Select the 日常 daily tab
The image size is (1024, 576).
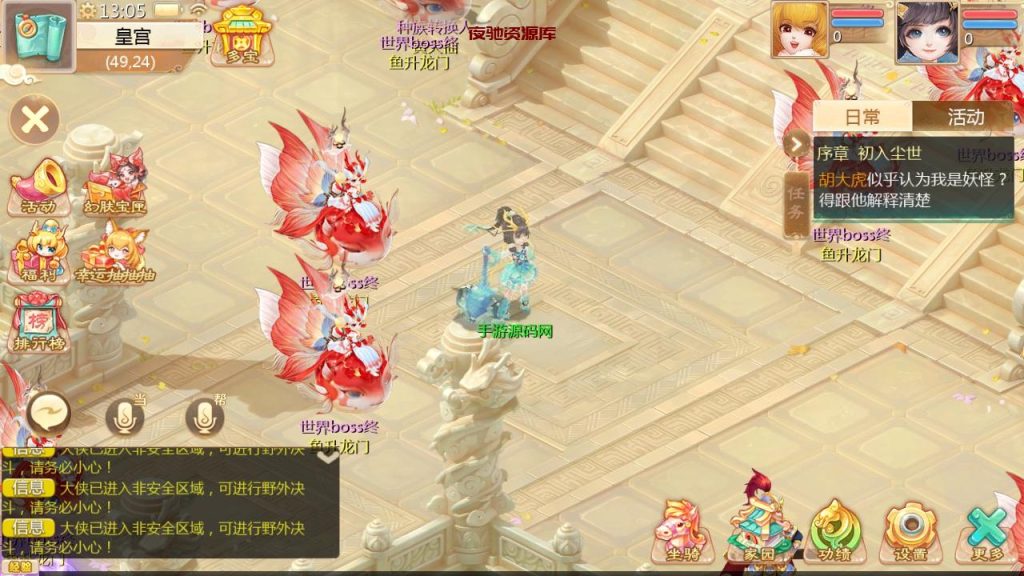click(x=862, y=116)
